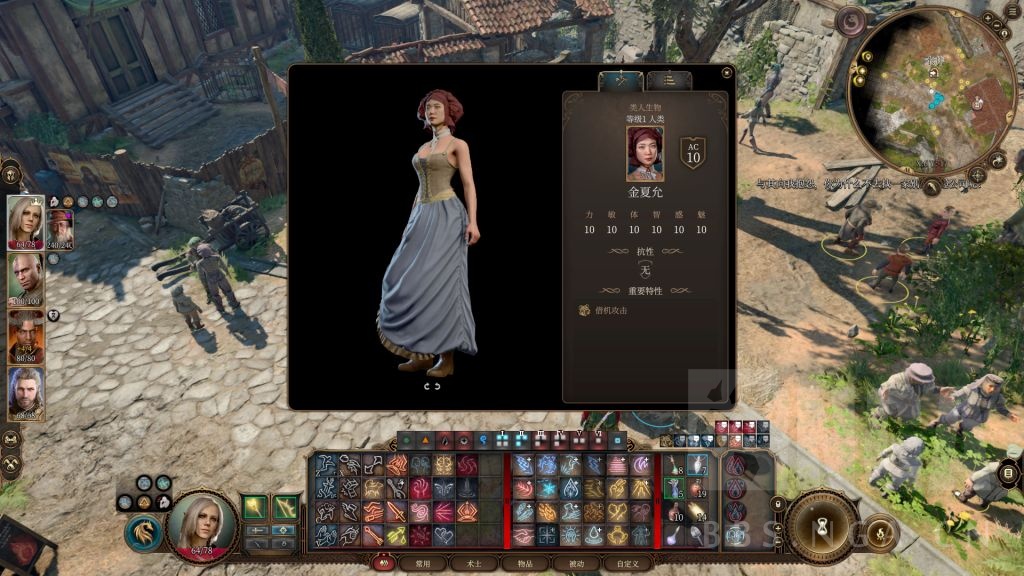
Task: Click the horse head icon beside portrait
Action: tap(143, 532)
